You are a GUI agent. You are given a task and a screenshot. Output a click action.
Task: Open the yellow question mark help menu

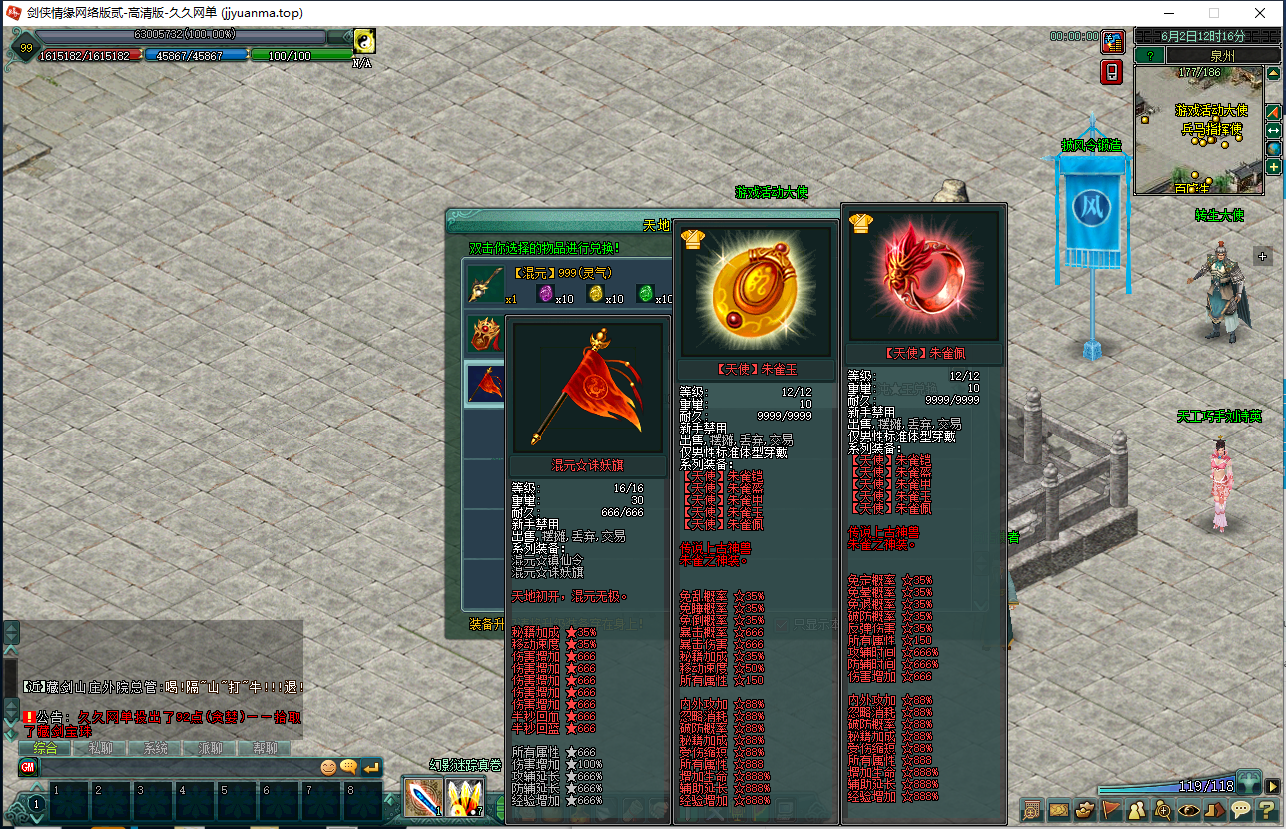(1266, 810)
